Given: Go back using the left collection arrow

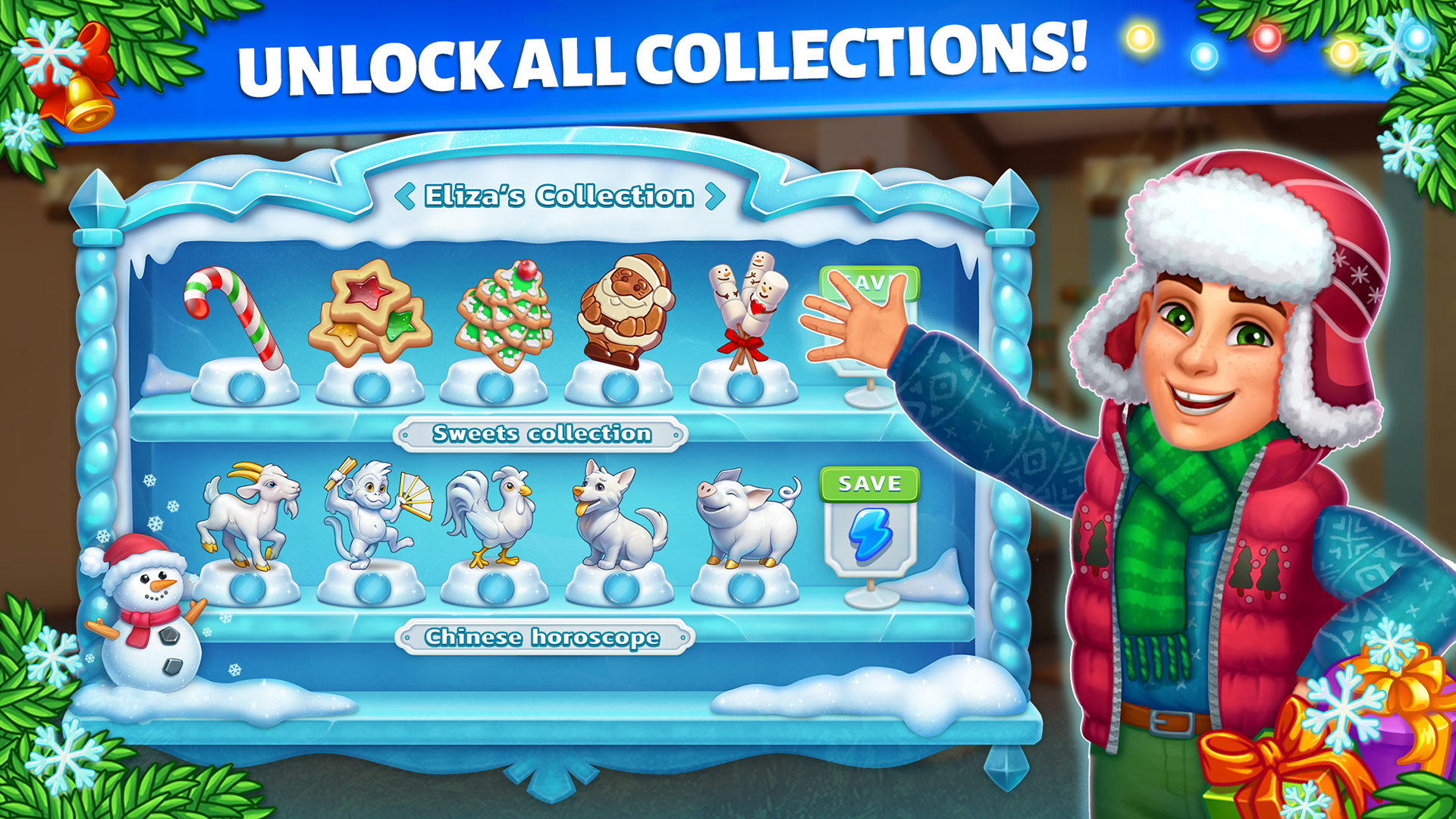Looking at the screenshot, I should (x=404, y=196).
